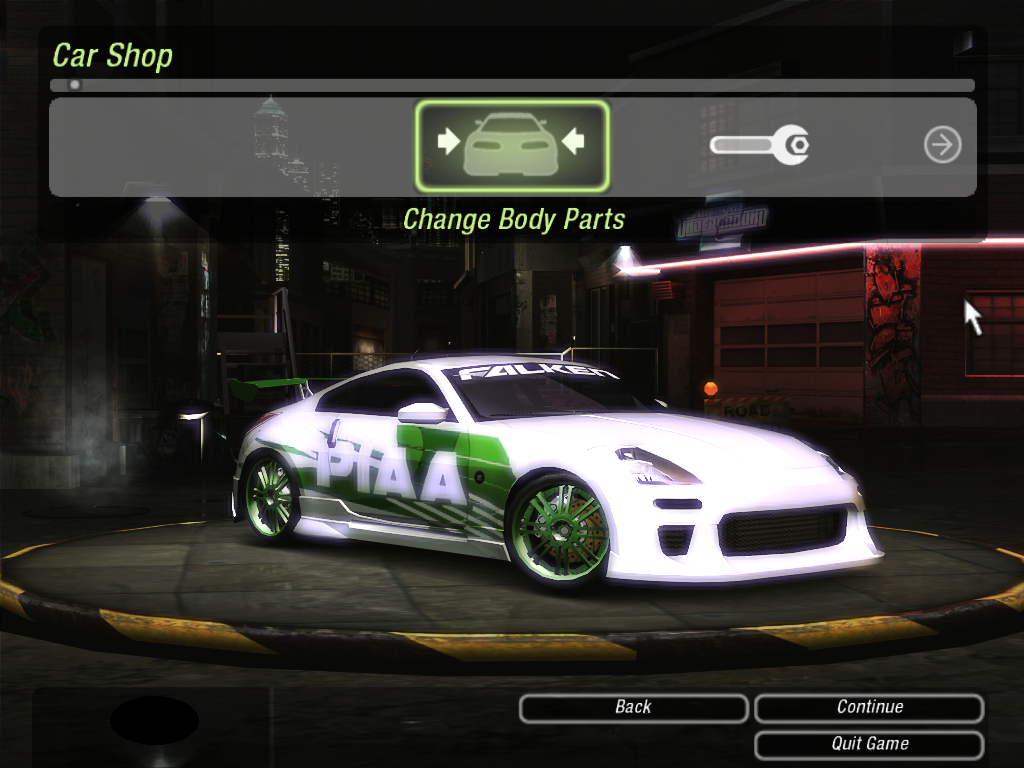
Task: Choose the wrench performance shop icon
Action: click(759, 146)
